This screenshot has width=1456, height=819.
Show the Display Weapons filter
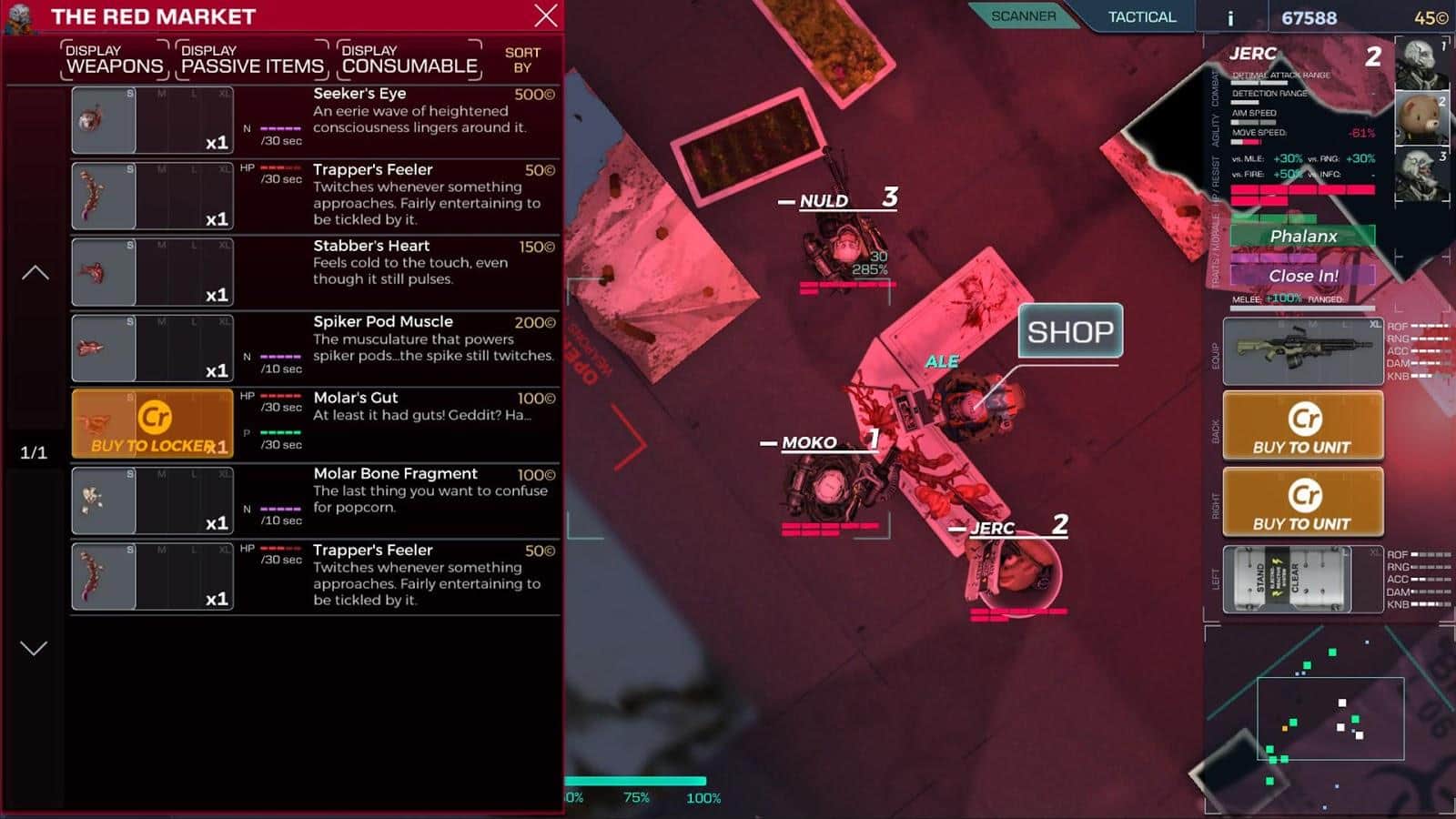115,59
